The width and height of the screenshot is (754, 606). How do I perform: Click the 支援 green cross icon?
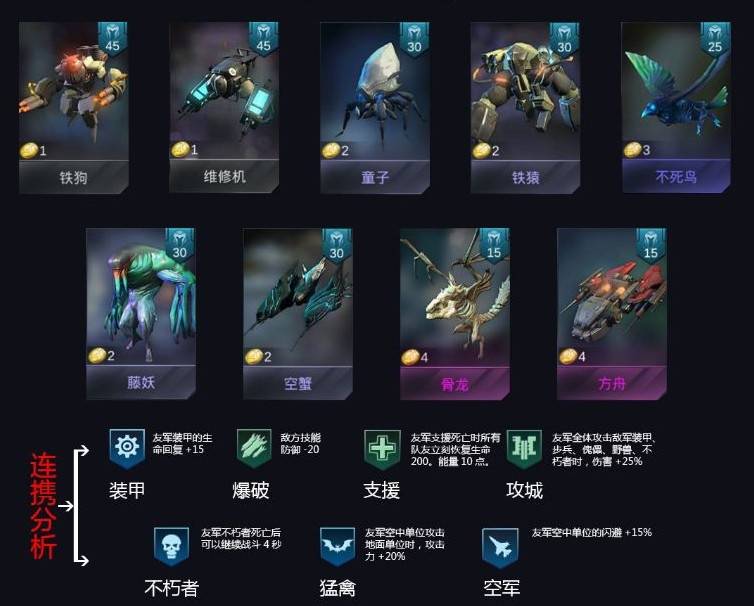381,447
